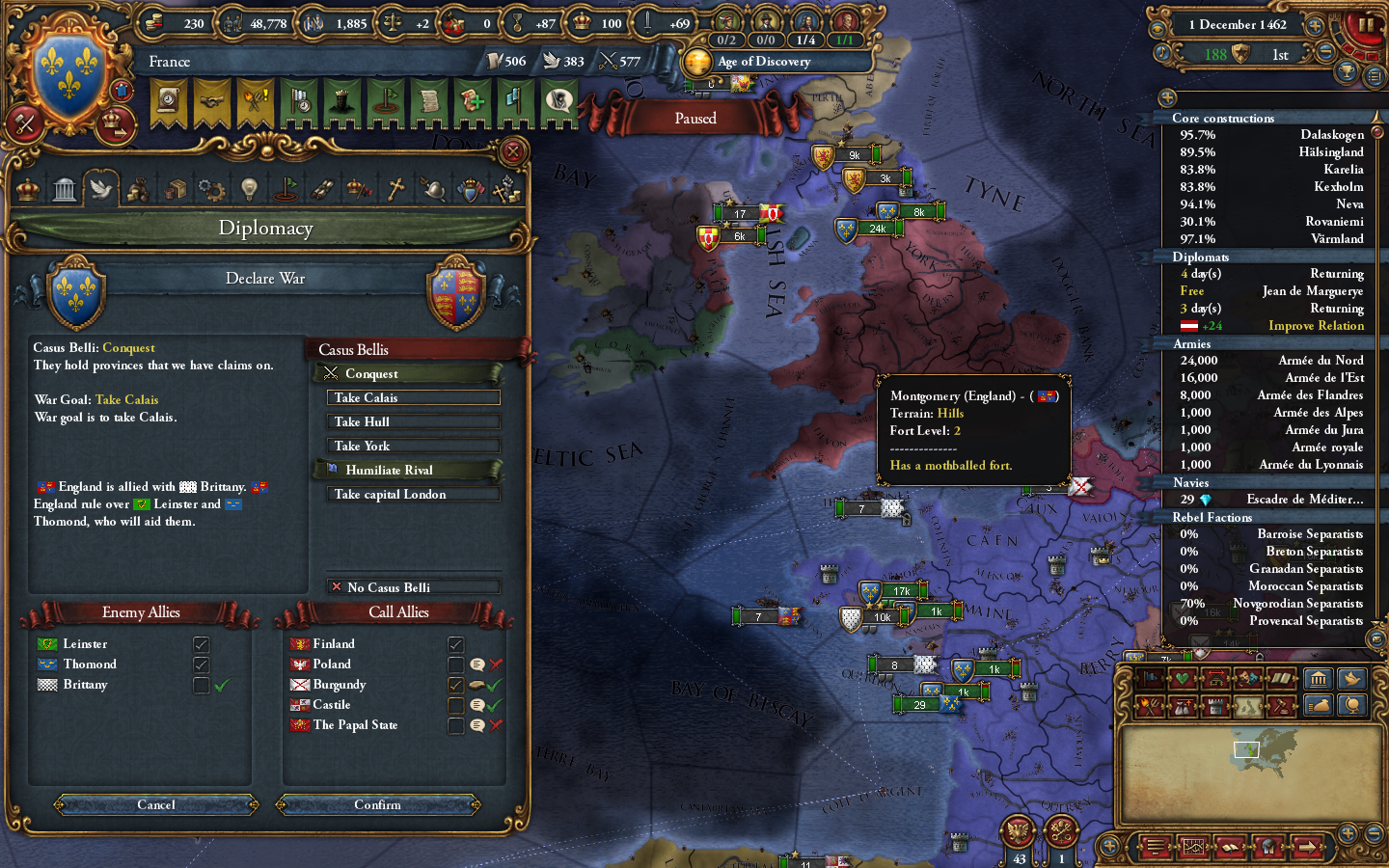Enable calling Poland into the war
1389x868 pixels.
pyautogui.click(x=455, y=664)
